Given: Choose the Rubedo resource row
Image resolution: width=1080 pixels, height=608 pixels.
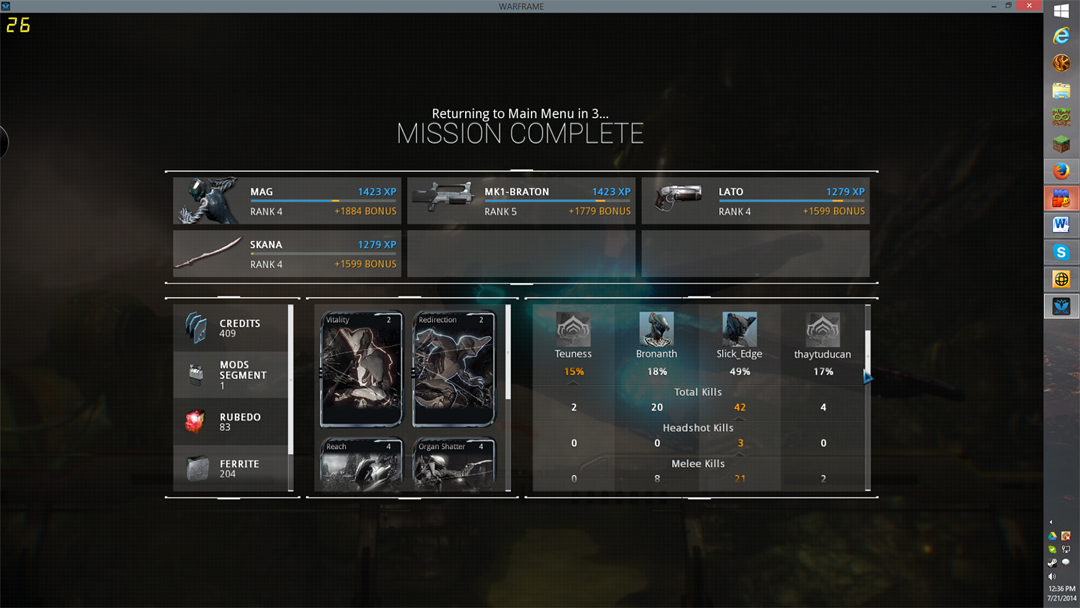Looking at the screenshot, I should [231, 422].
